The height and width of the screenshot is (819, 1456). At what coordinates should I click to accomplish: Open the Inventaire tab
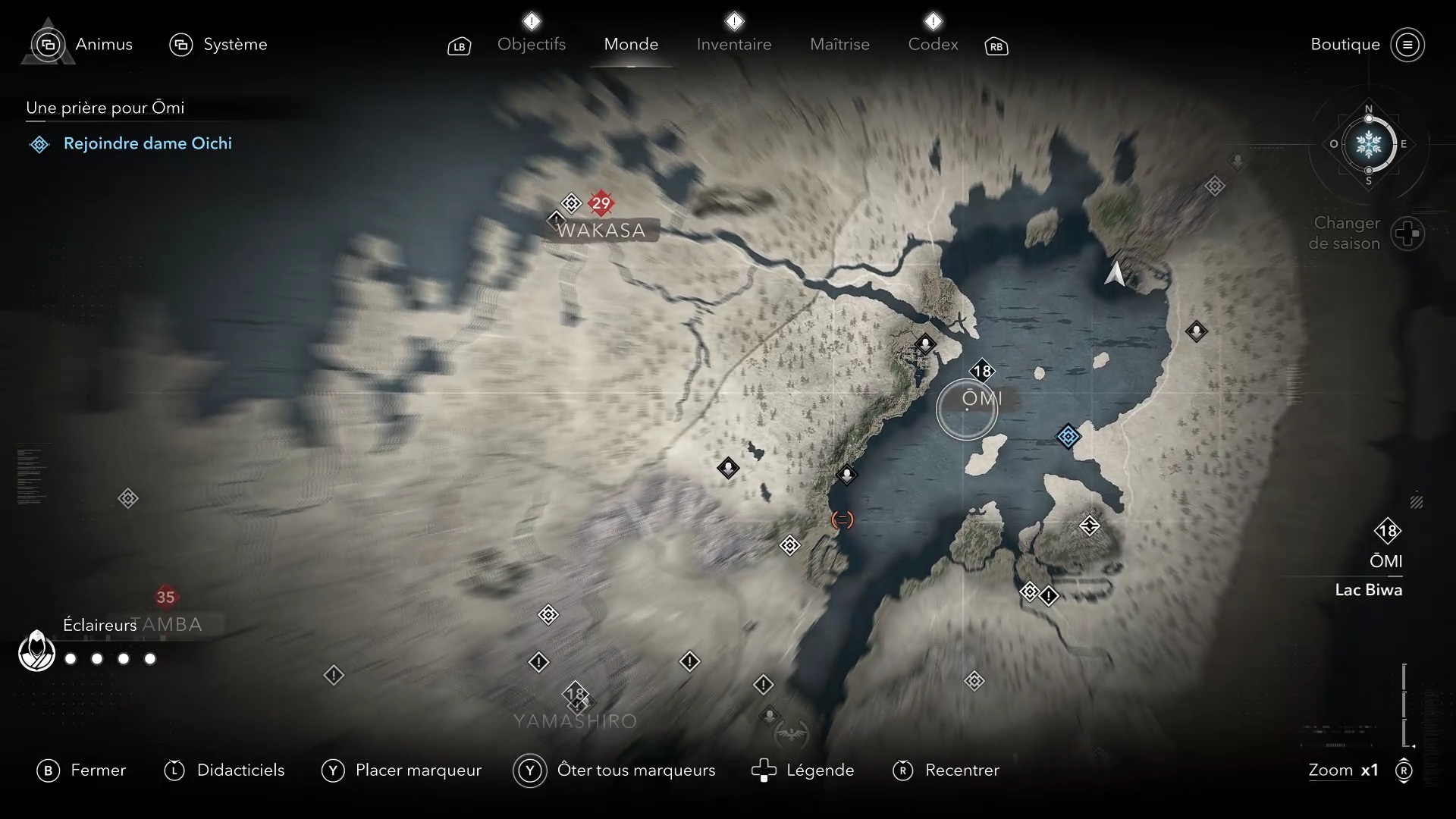click(x=733, y=44)
